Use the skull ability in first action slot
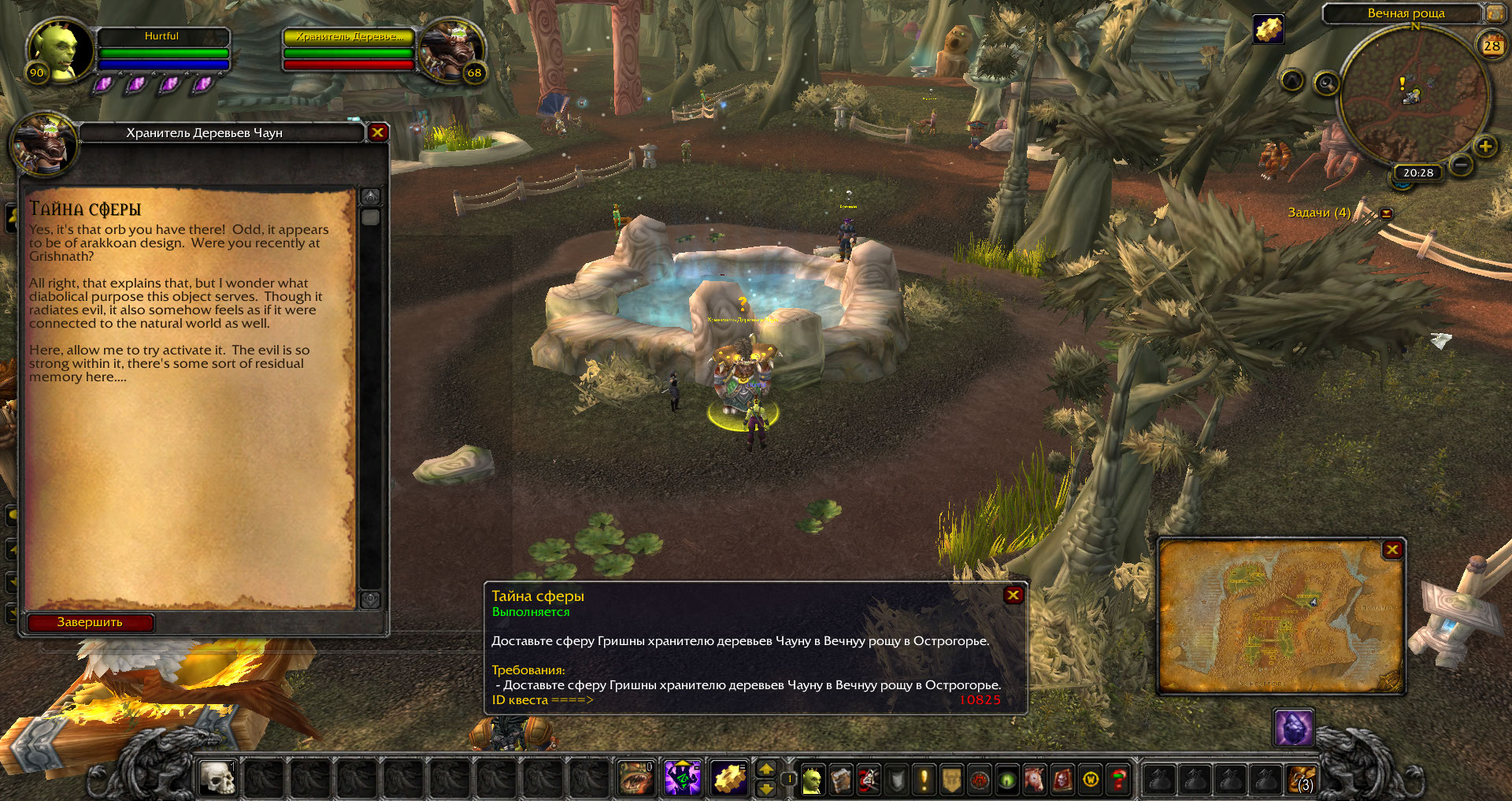Screen dimensions: 1512x801 217,779
